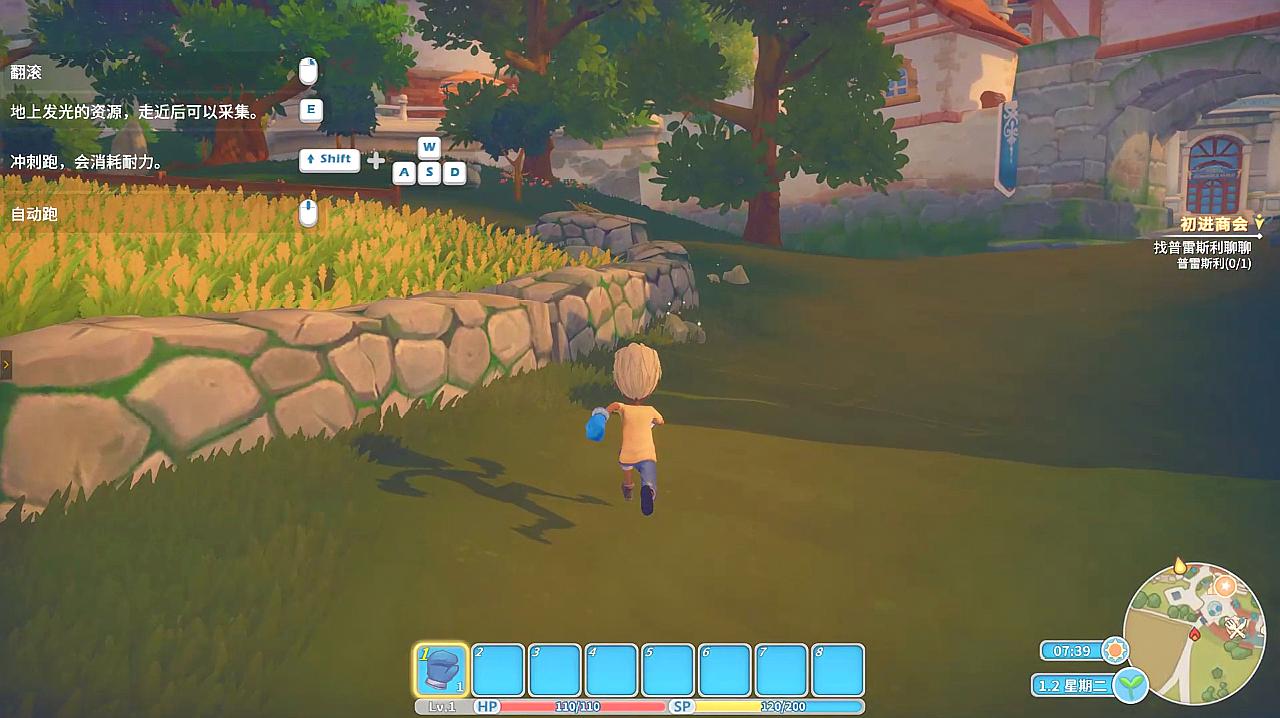Click the sun weather icon by clock
Screen dimensions: 1280x718
click(x=1115, y=651)
